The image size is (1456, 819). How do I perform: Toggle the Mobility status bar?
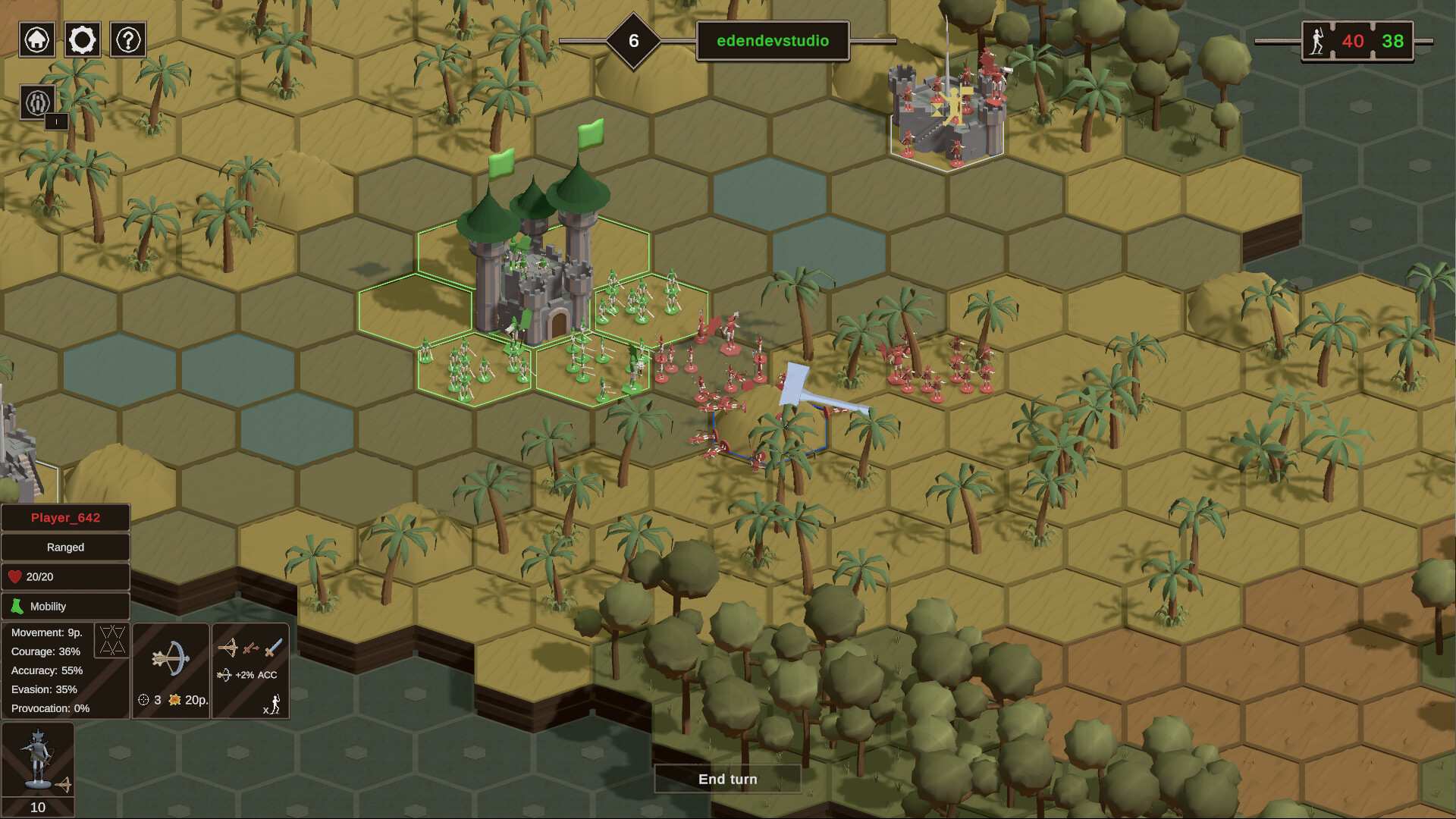pos(65,606)
